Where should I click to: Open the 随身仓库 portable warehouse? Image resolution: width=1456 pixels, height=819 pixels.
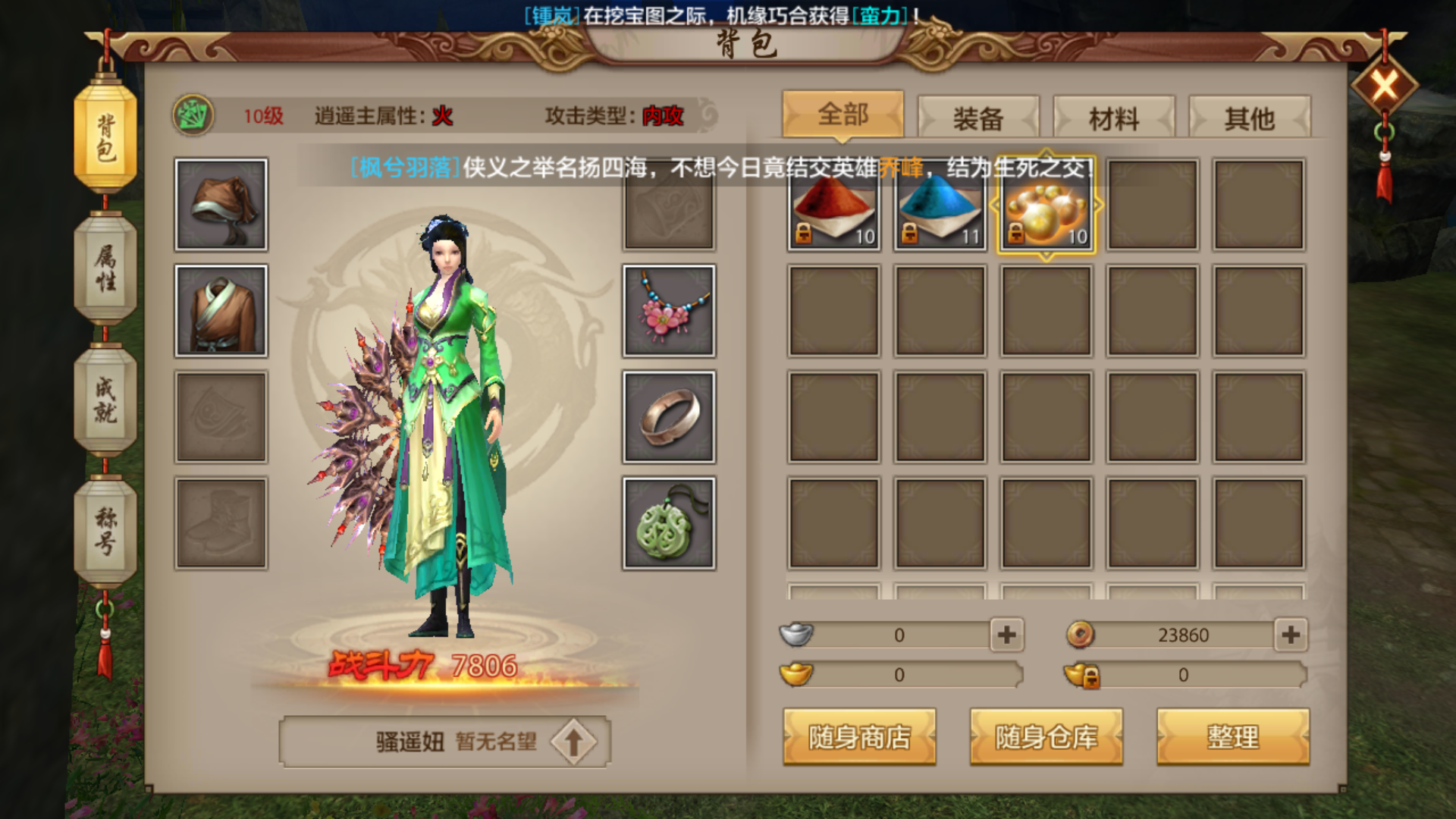pyautogui.click(x=1046, y=736)
